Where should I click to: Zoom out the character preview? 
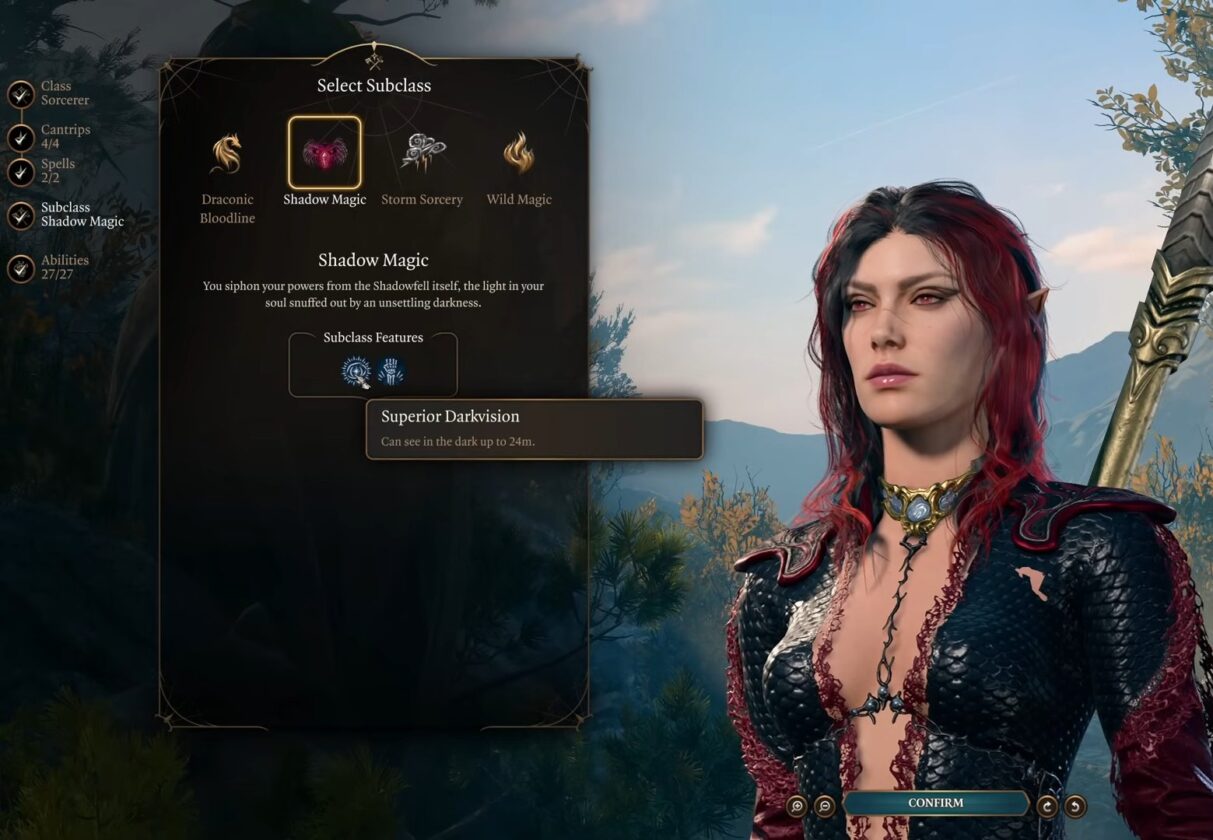pyautogui.click(x=824, y=805)
